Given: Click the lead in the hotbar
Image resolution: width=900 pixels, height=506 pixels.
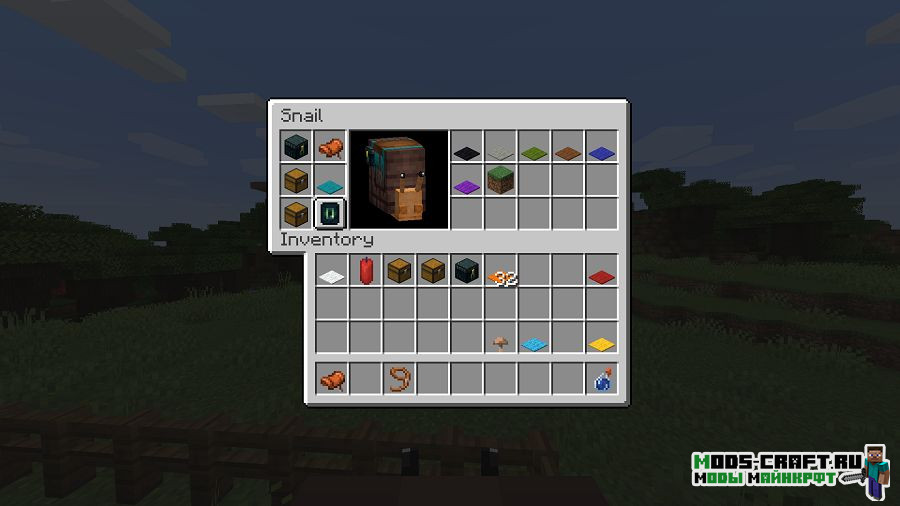Looking at the screenshot, I should (x=399, y=379).
